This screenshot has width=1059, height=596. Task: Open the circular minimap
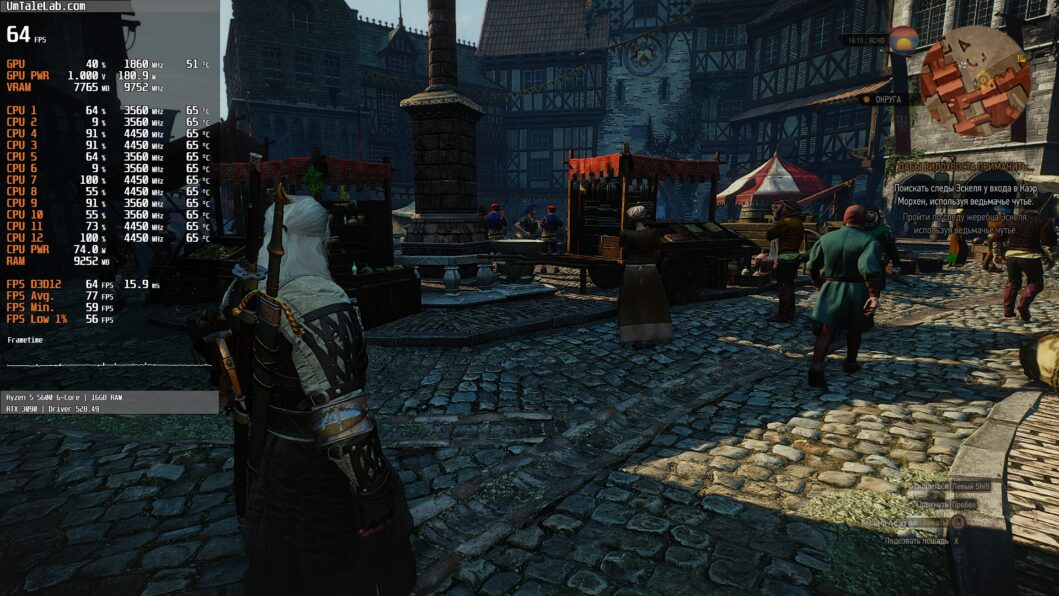click(974, 80)
